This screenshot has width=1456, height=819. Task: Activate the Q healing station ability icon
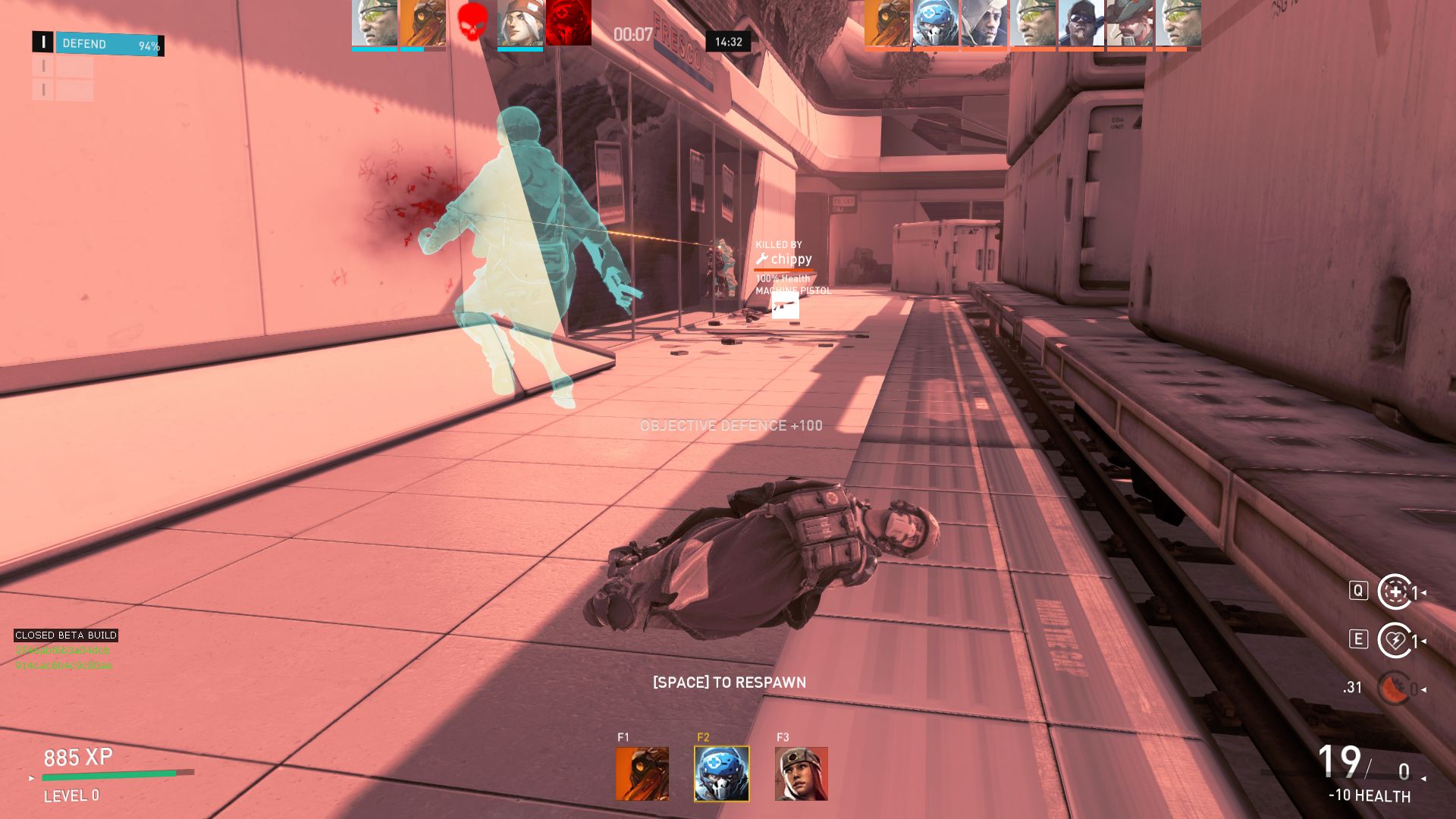click(x=1394, y=592)
